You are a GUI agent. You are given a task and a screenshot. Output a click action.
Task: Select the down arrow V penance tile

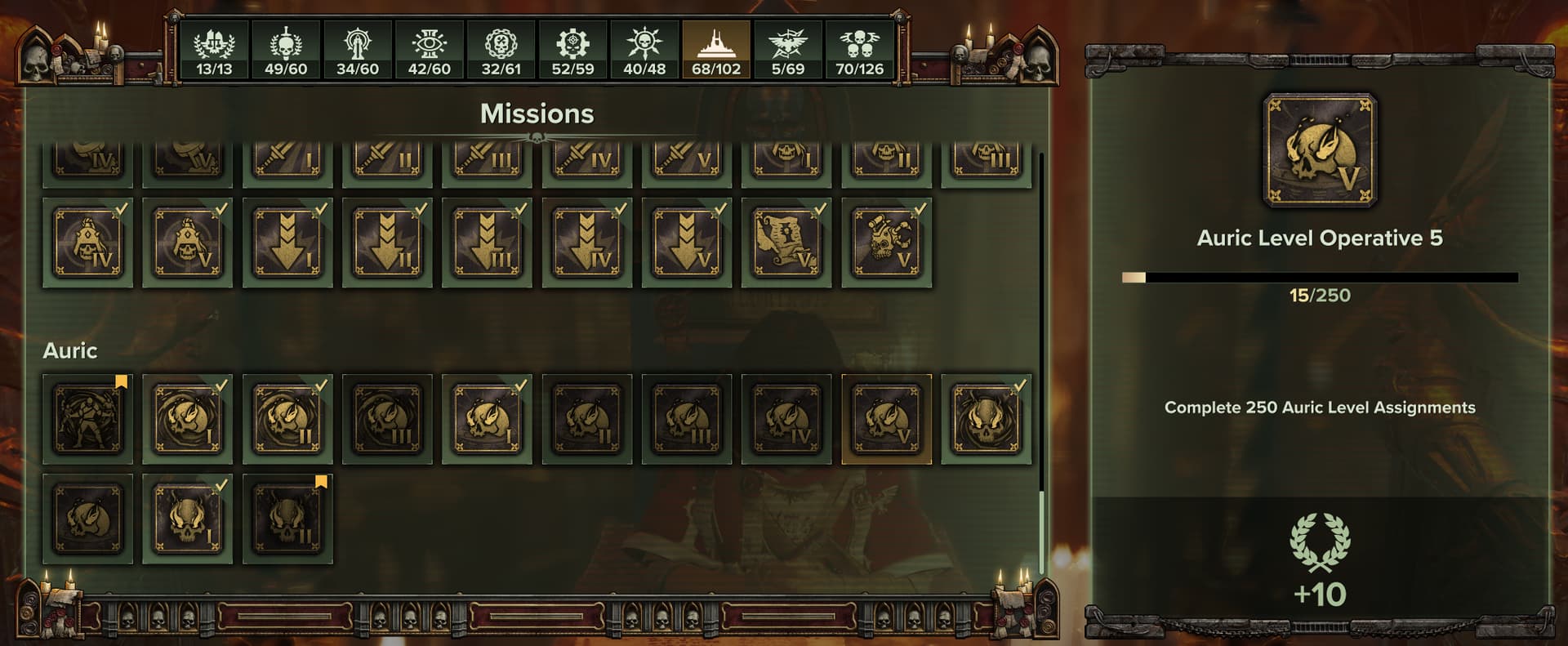687,243
